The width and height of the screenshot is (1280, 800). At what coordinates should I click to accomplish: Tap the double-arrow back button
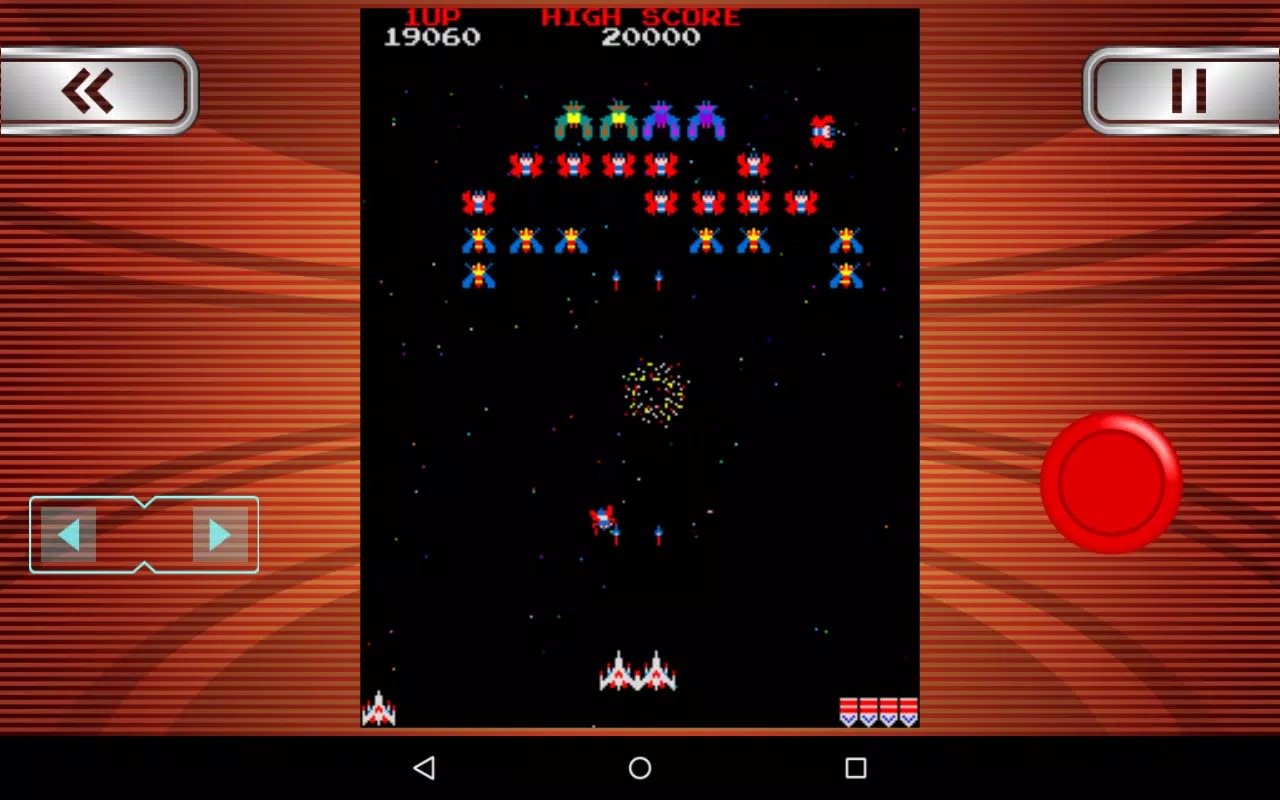95,91
